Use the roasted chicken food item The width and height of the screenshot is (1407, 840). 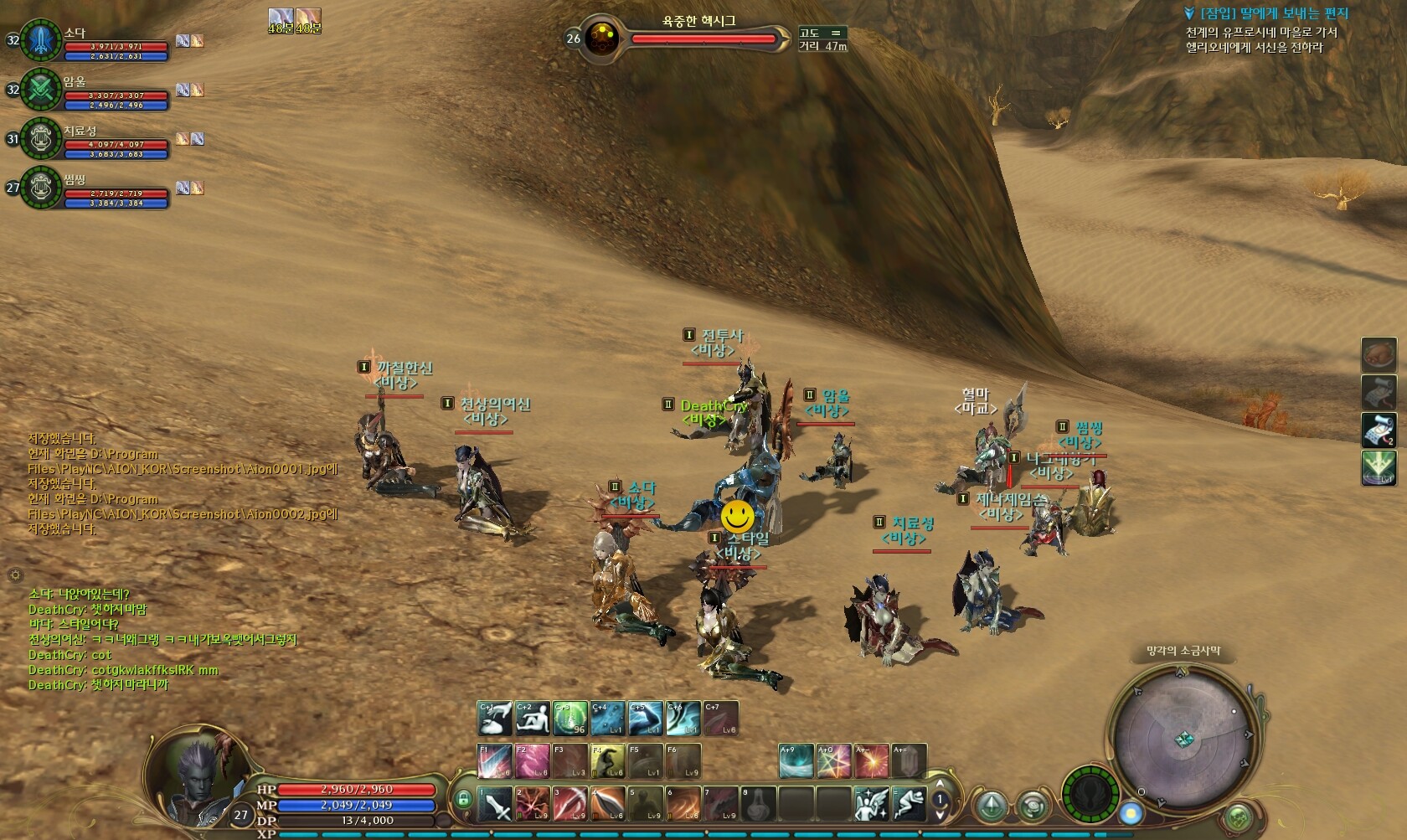click(1379, 354)
